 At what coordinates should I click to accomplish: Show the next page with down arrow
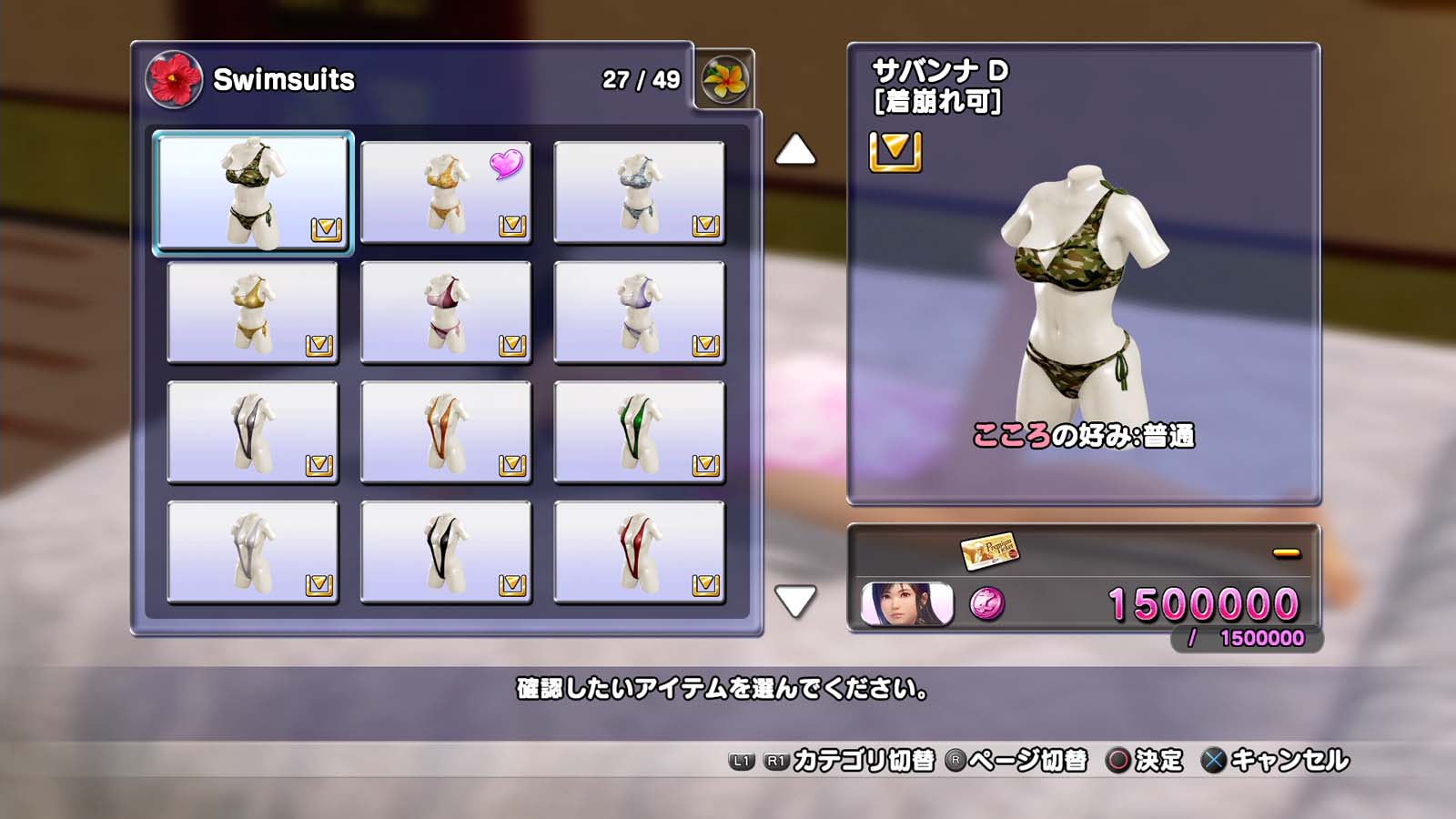(x=795, y=601)
